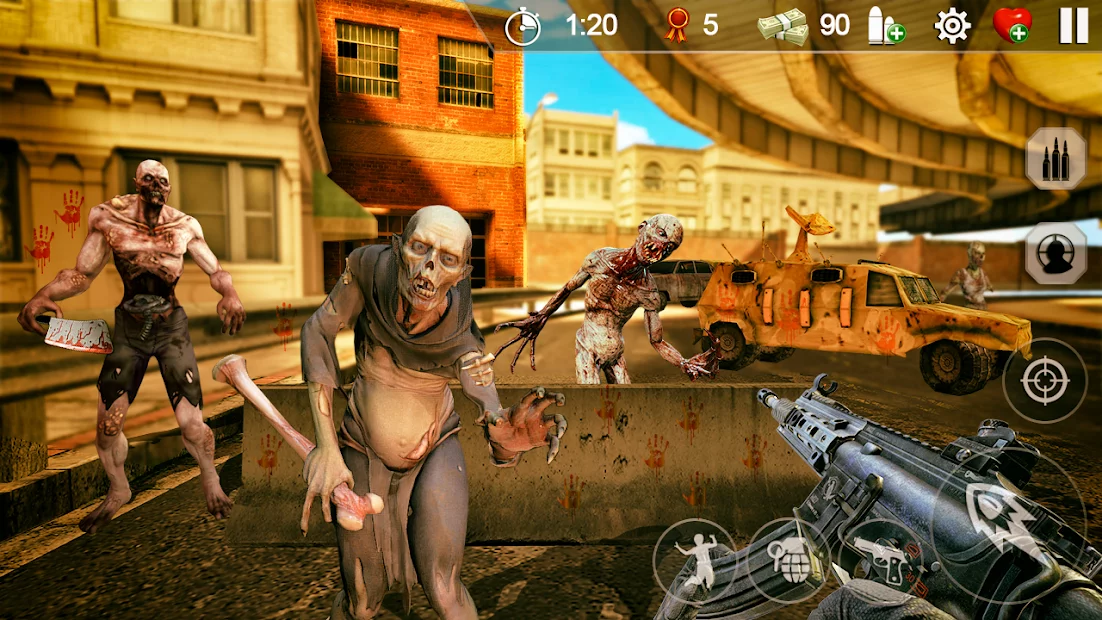
Task: Tap the three-bullets reload button
Action: point(1055,159)
